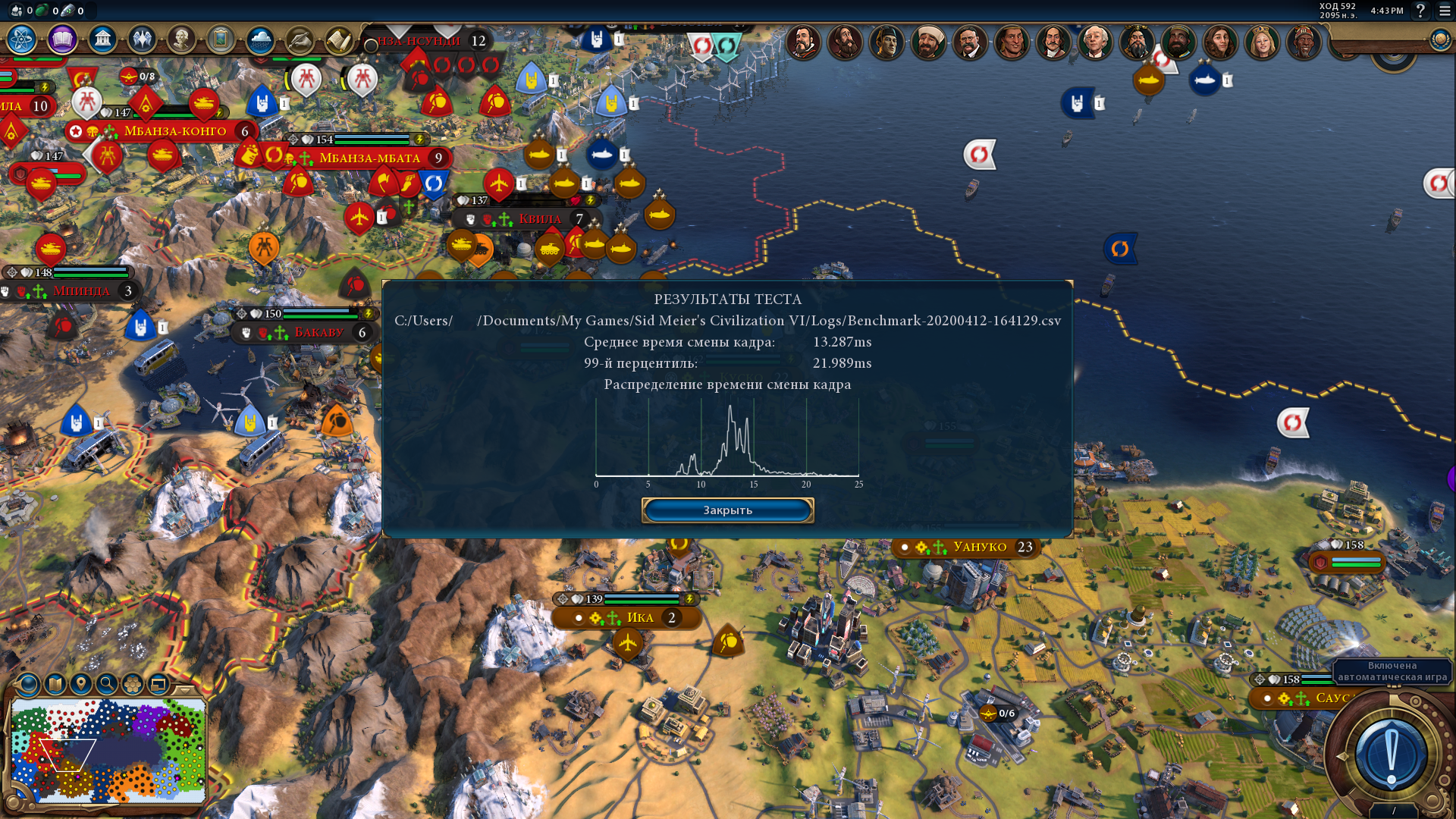This screenshot has width=1456, height=819.
Task: Toggle the map pins marker button
Action: coord(81,684)
